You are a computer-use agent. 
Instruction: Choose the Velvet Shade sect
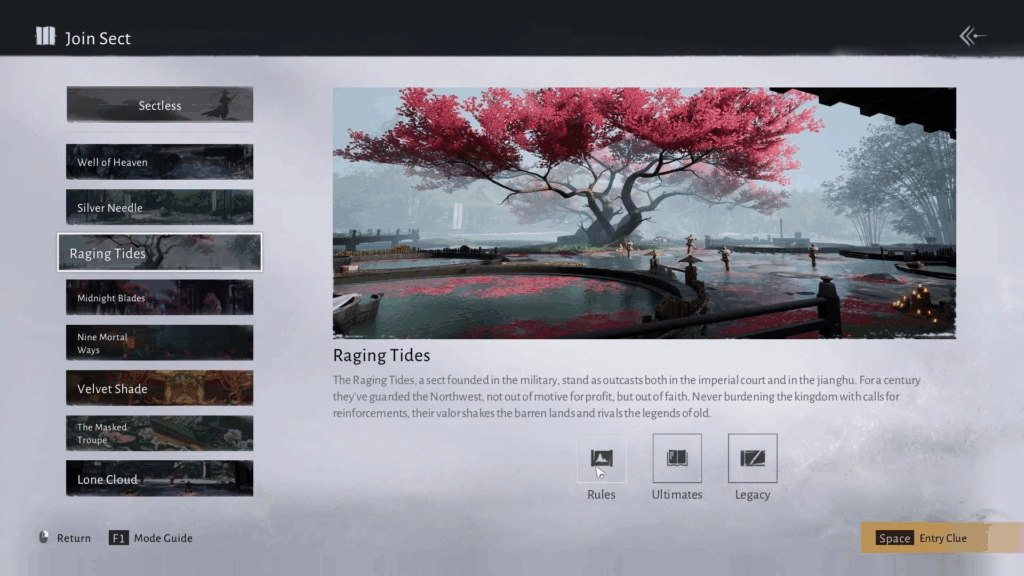tap(160, 388)
